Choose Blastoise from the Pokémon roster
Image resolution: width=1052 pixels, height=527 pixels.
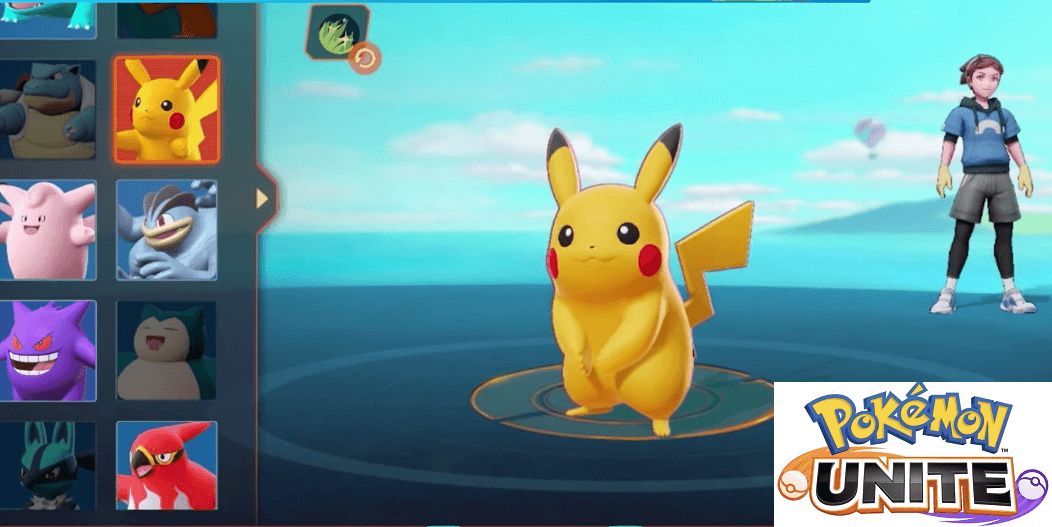[x=47, y=109]
